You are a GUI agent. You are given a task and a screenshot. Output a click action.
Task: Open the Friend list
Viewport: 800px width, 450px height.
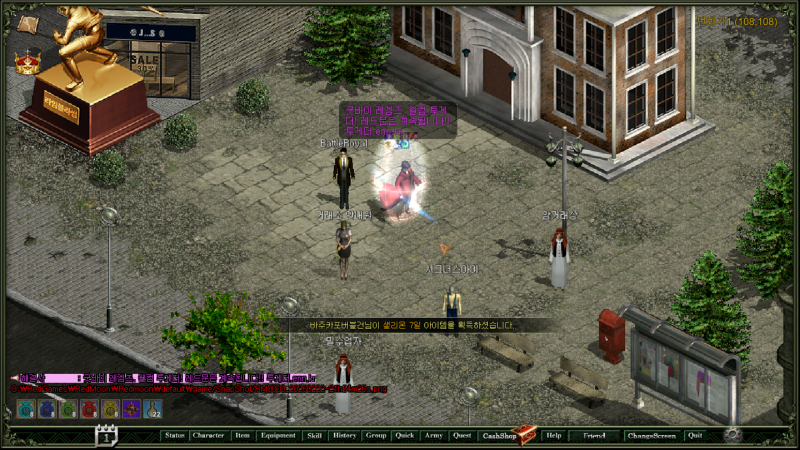coord(594,435)
